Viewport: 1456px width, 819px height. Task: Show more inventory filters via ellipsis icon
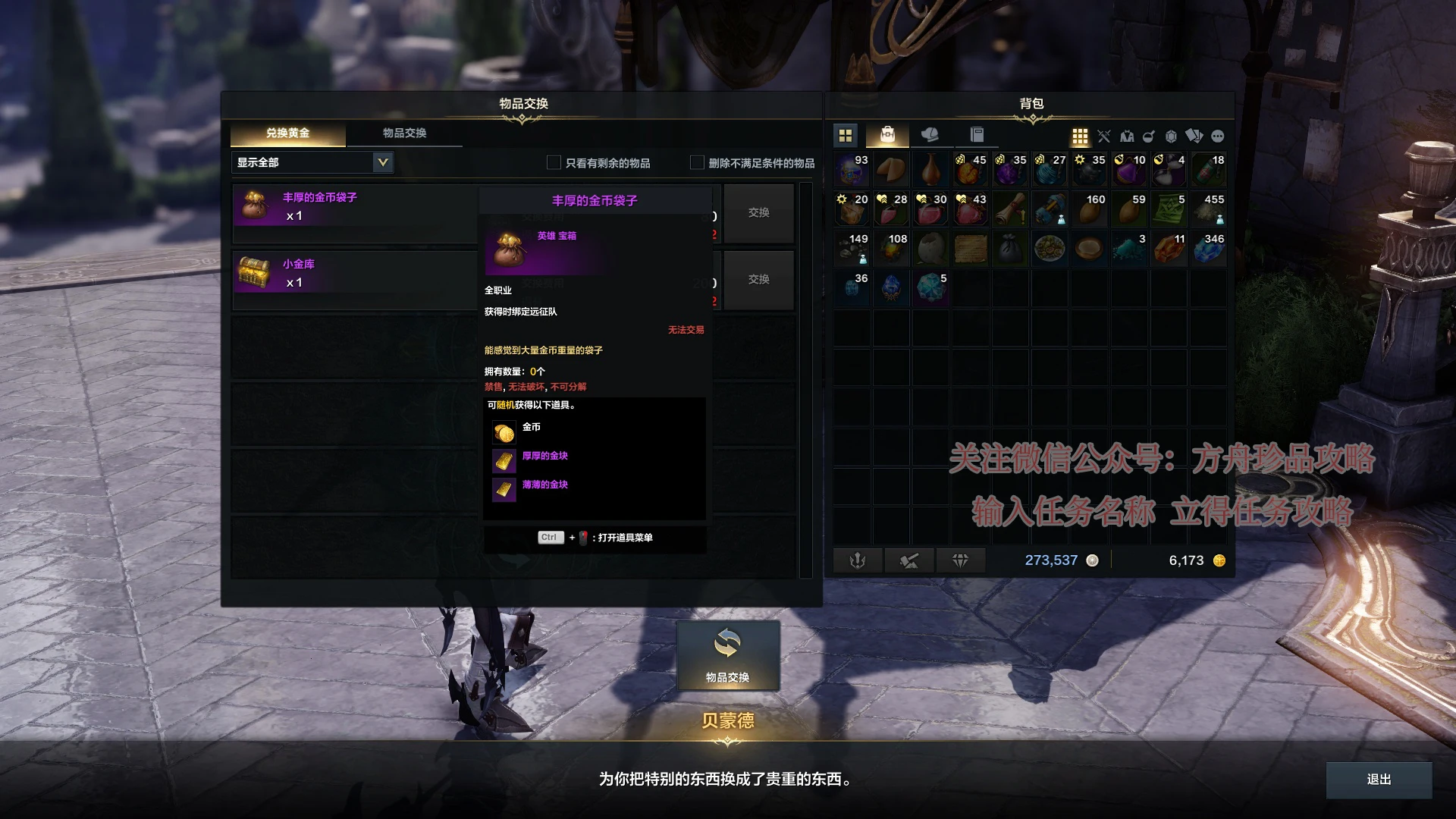[1218, 136]
